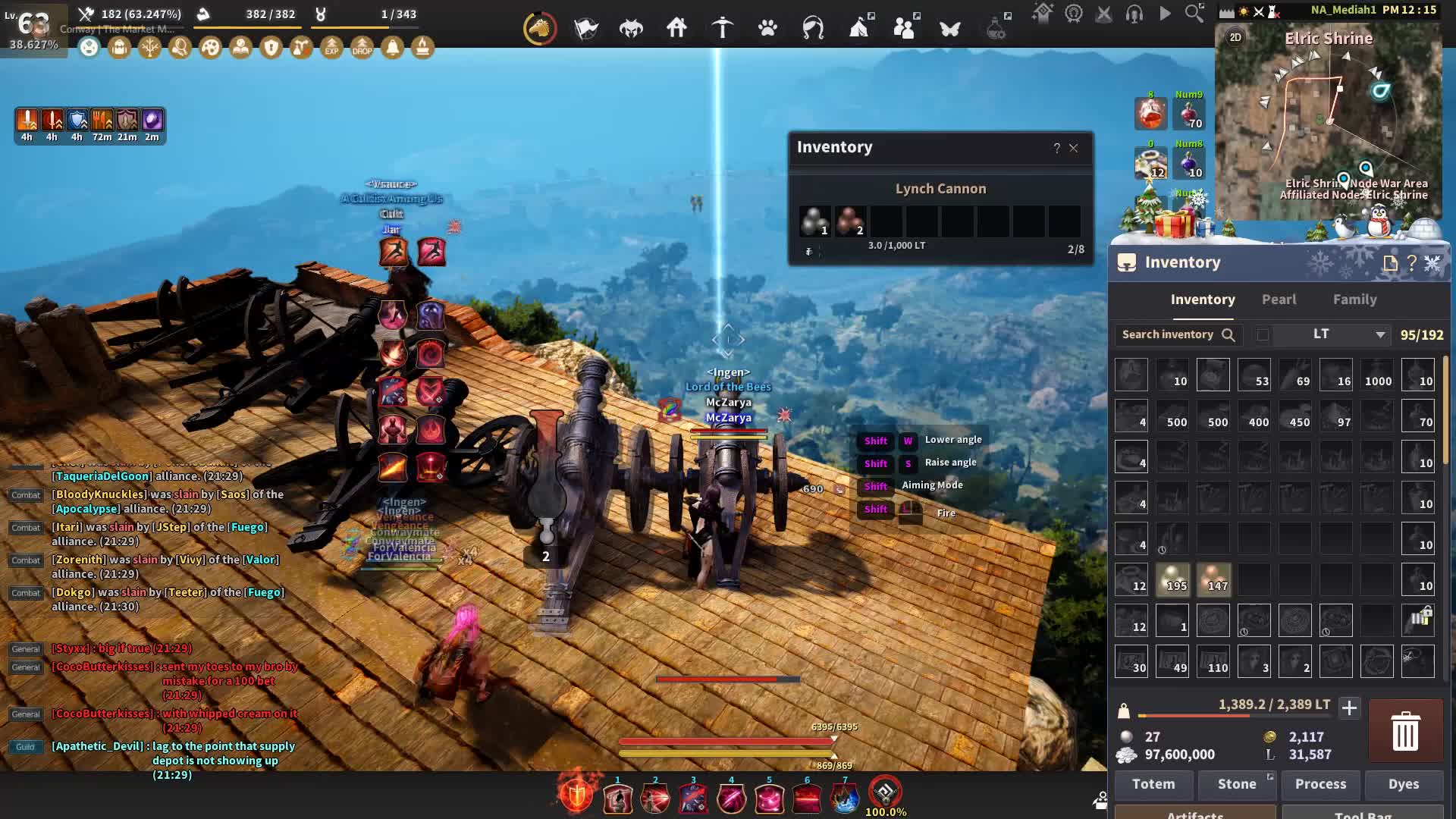Screen dimensions: 1456x819
Task: Open the Dyes window
Action: pyautogui.click(x=1404, y=784)
